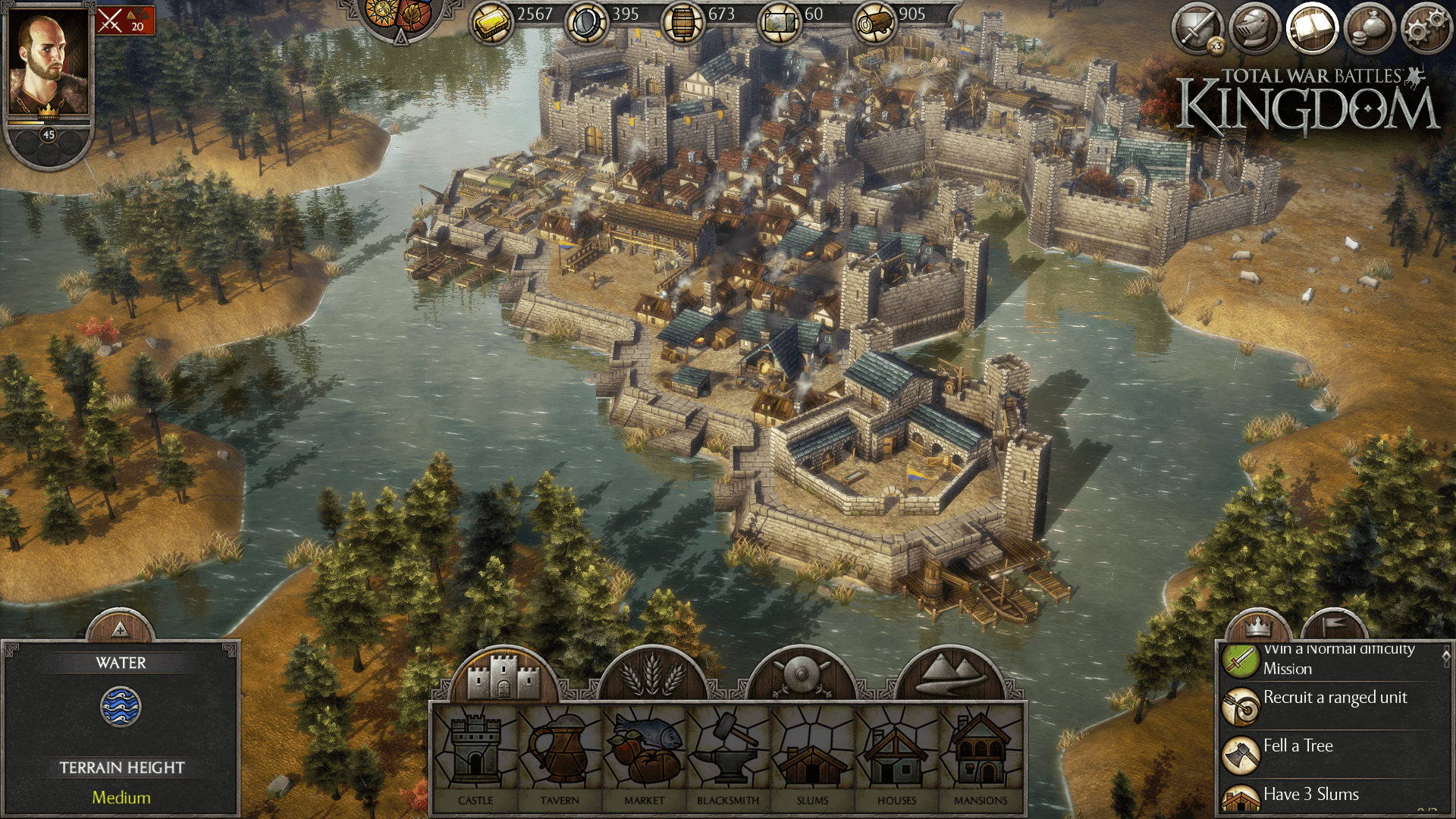
Task: Switch to the shield military tab
Action: click(x=801, y=673)
